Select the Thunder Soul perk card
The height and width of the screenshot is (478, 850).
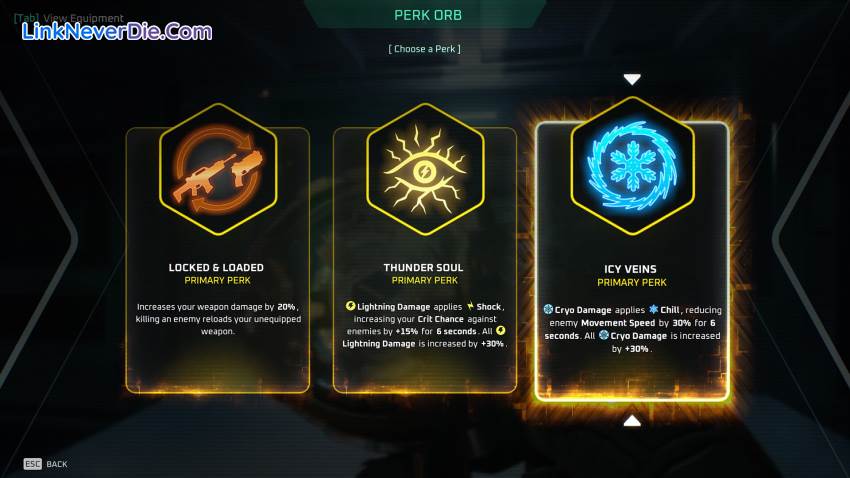424,260
